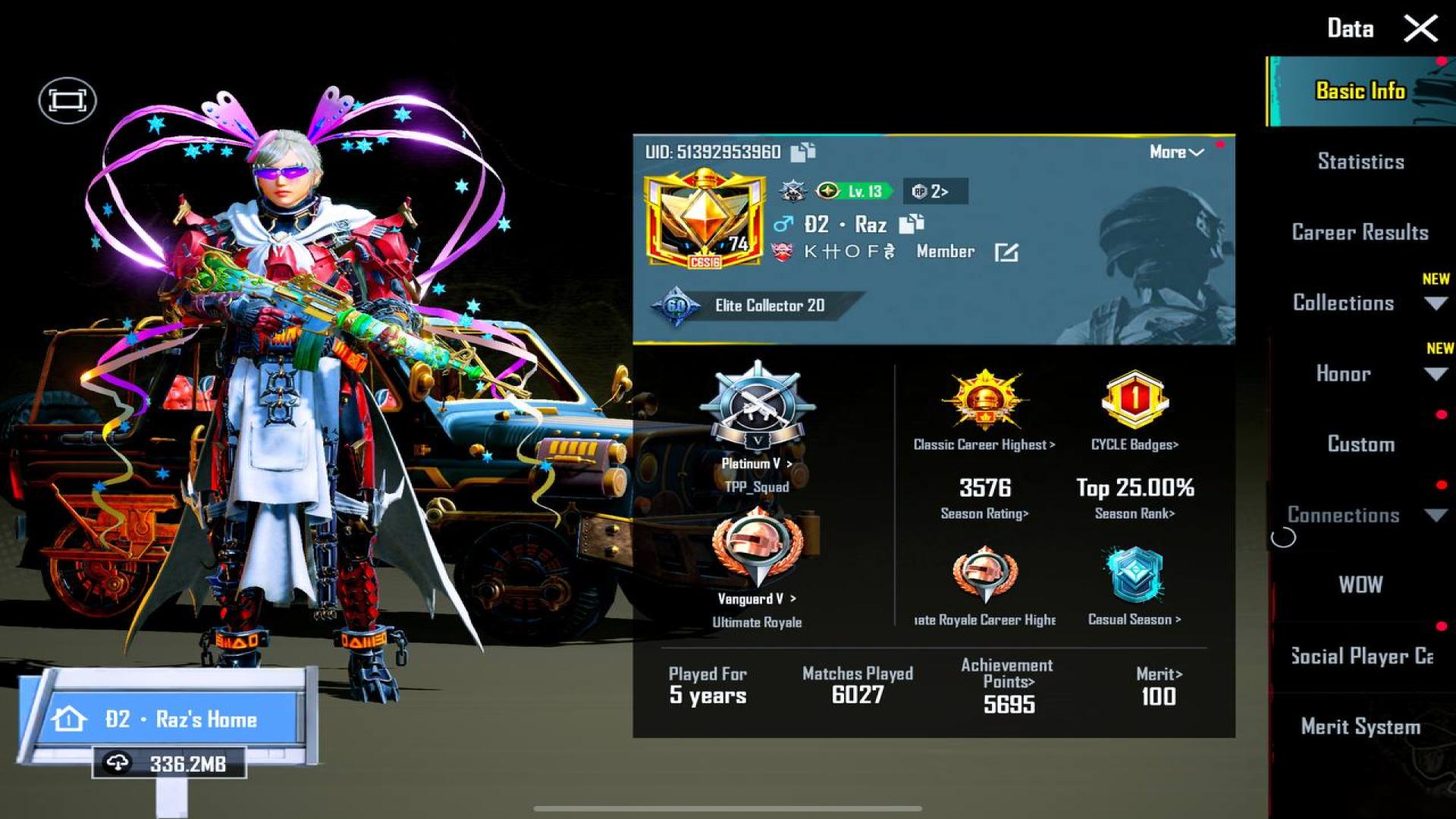The width and height of the screenshot is (1456, 819).
Task: View Classic Career Highest details
Action: 984,409
